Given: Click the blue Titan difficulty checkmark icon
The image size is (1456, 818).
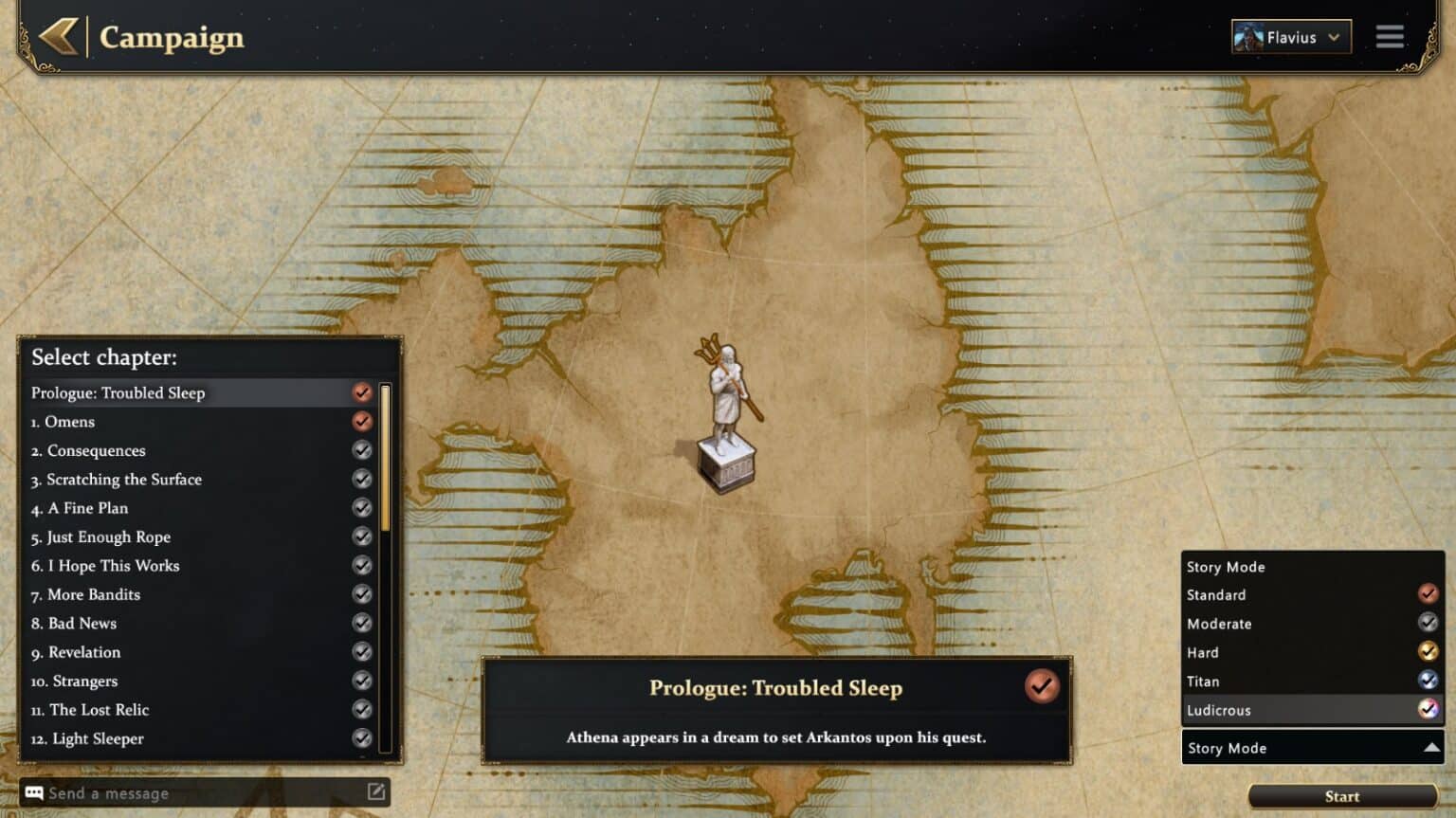Looking at the screenshot, I should click(1428, 681).
